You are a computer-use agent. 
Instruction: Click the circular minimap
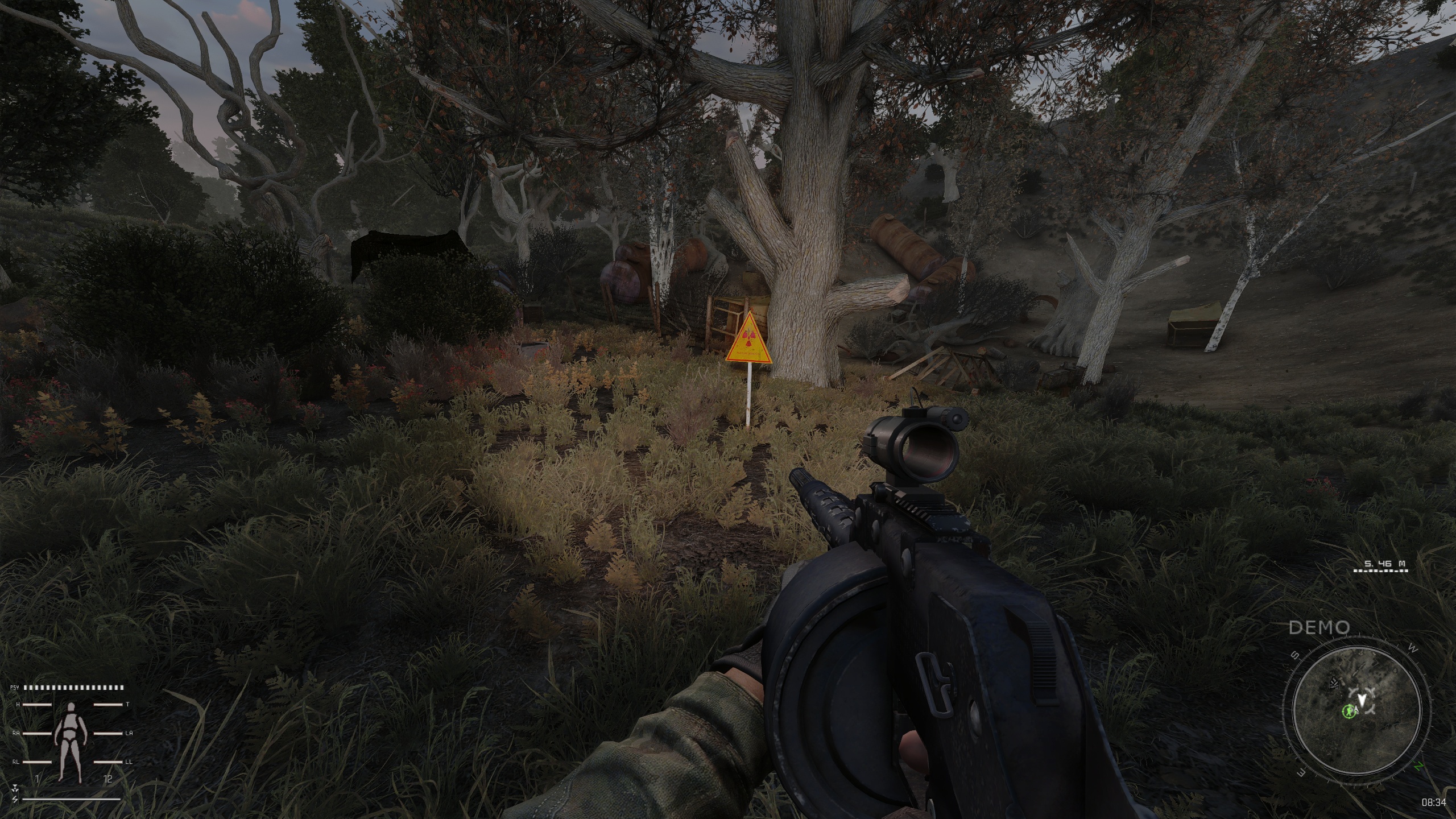(1356, 709)
